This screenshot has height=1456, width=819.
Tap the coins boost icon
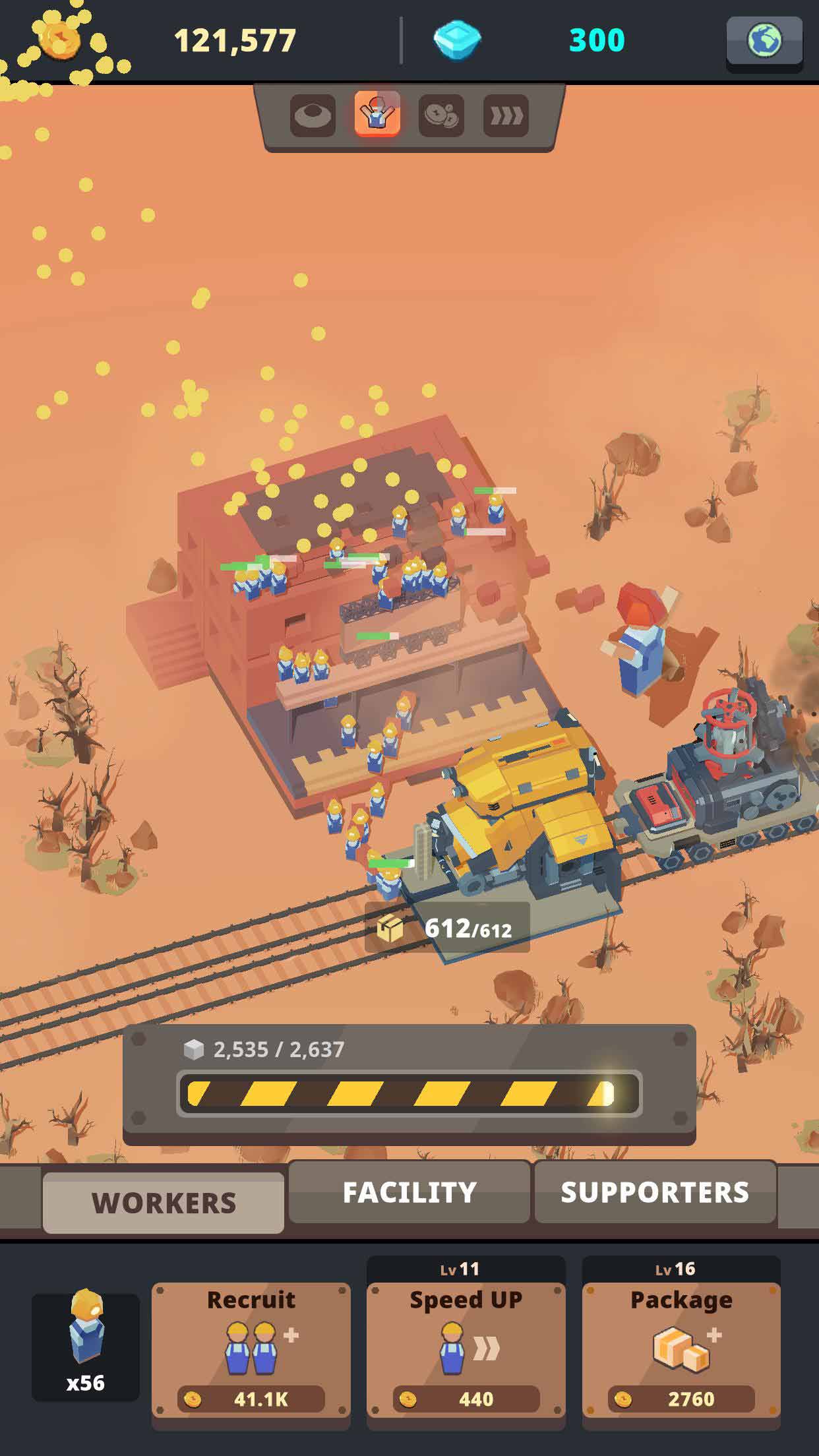coord(441,115)
